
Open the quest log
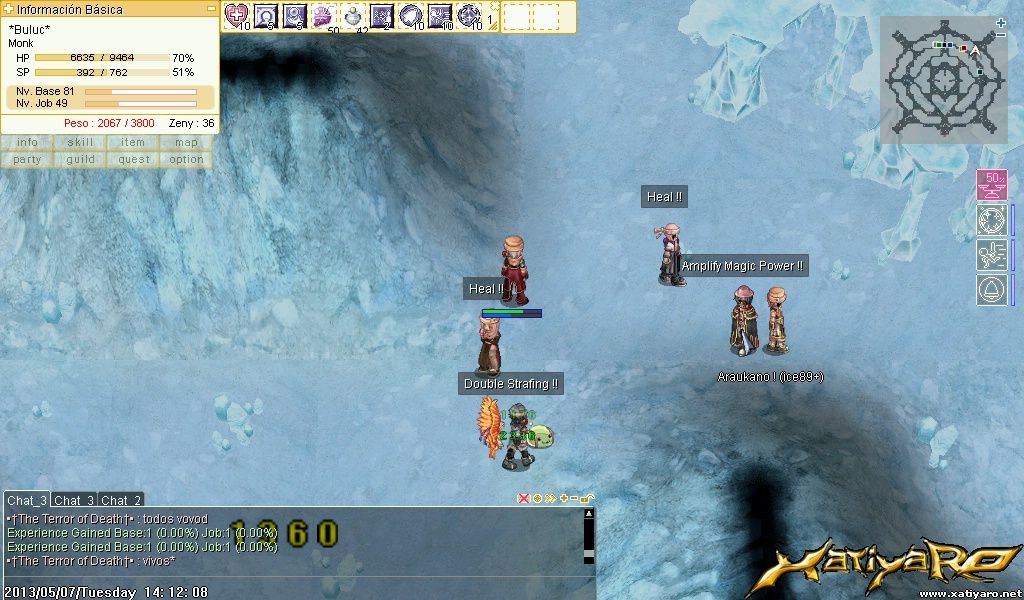tap(133, 160)
